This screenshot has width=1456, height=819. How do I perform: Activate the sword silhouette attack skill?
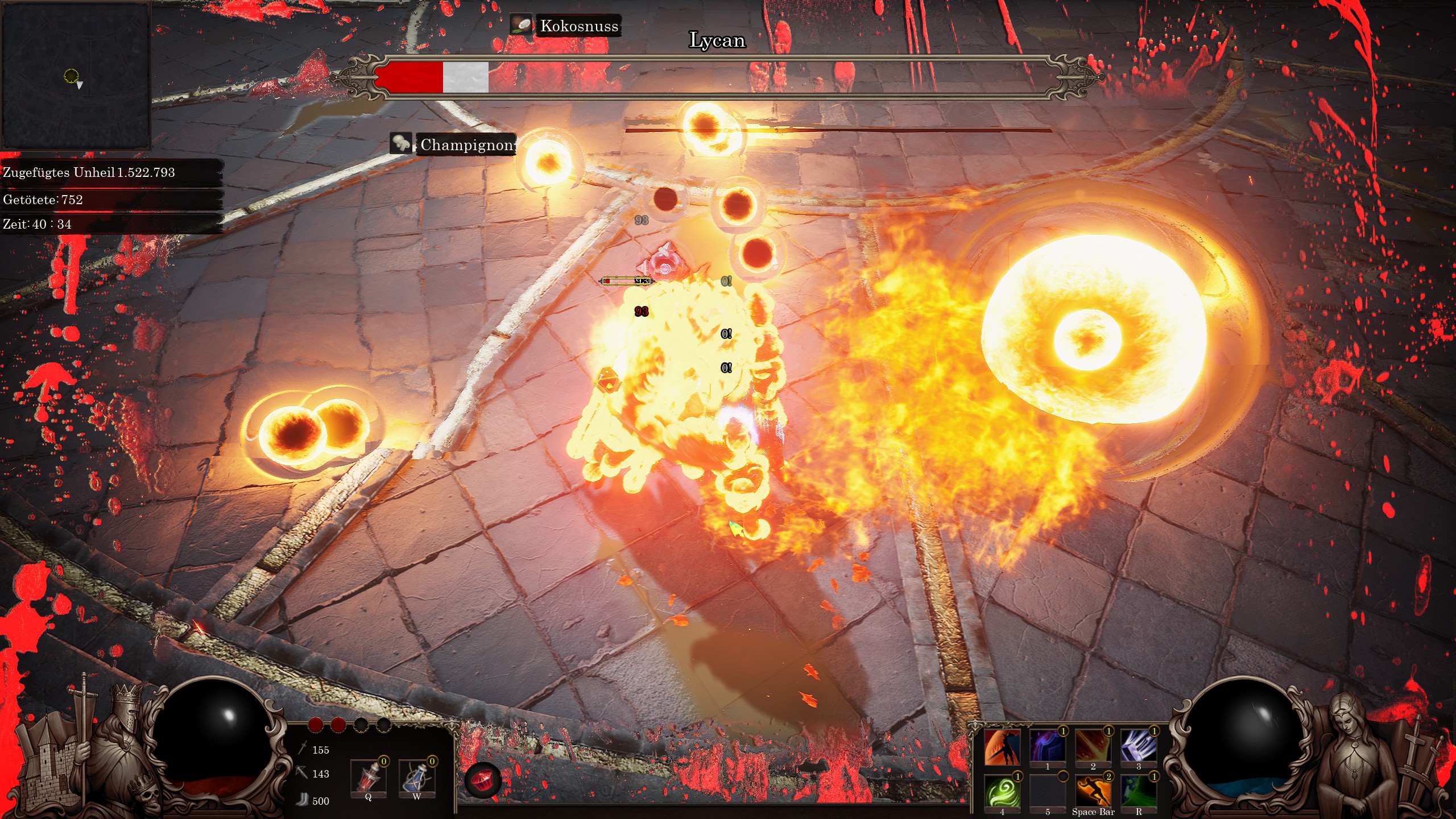pos(1002,747)
